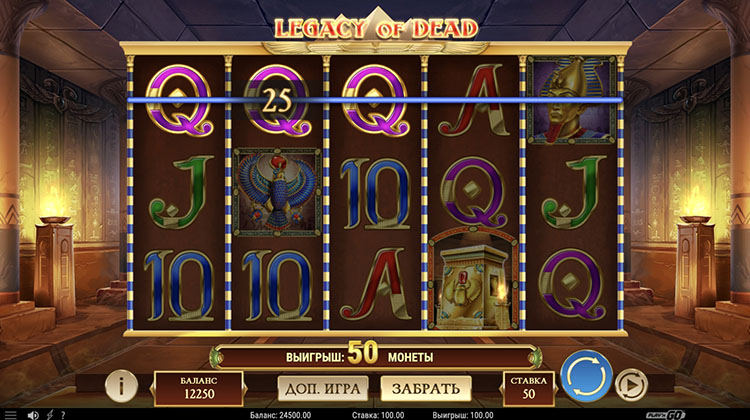Image resolution: width=750 pixels, height=420 pixels.
Task: Toggle the sound speaker icon
Action: pos(33,414)
